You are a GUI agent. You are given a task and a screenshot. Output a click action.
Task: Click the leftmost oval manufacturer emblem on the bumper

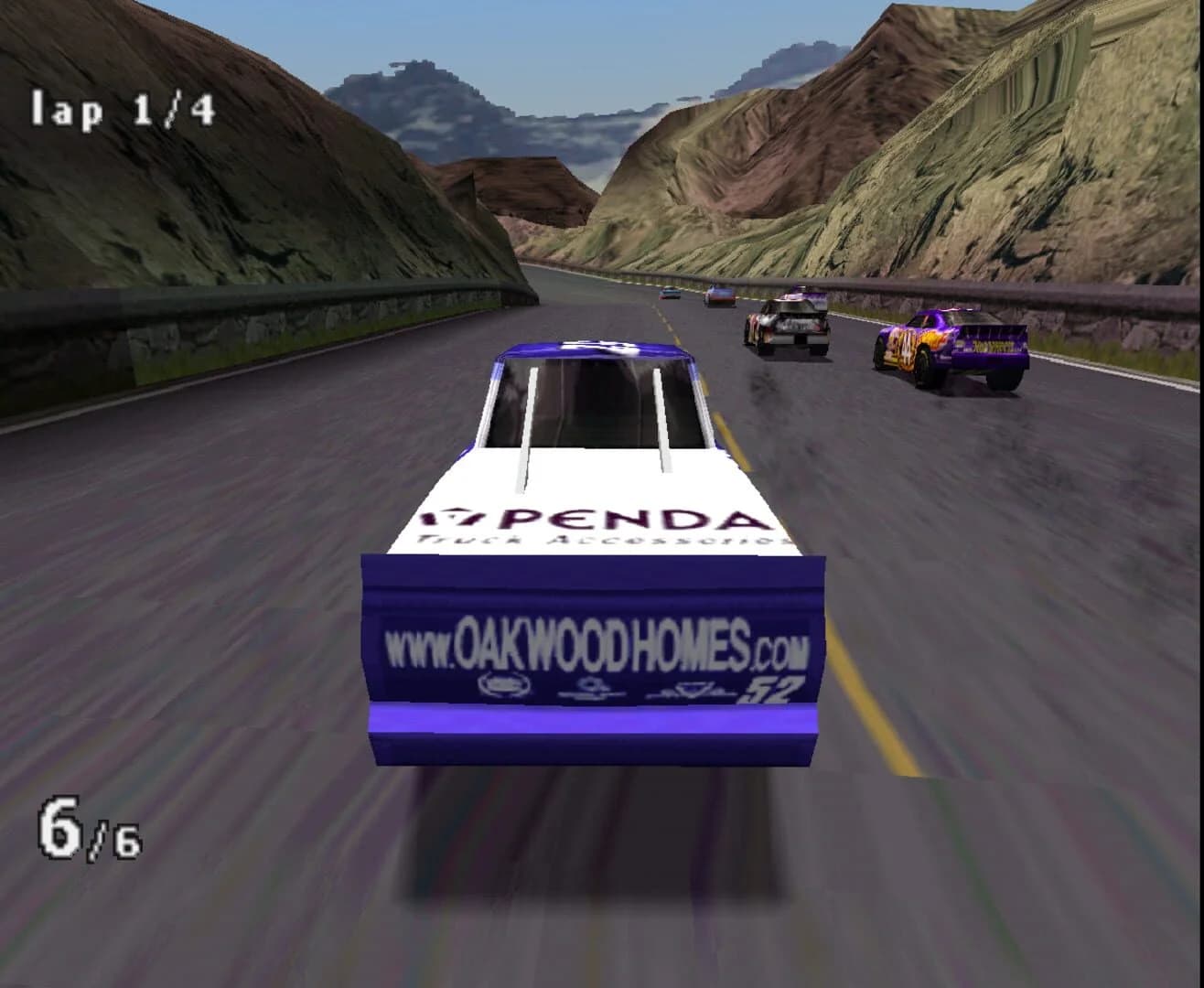click(503, 682)
